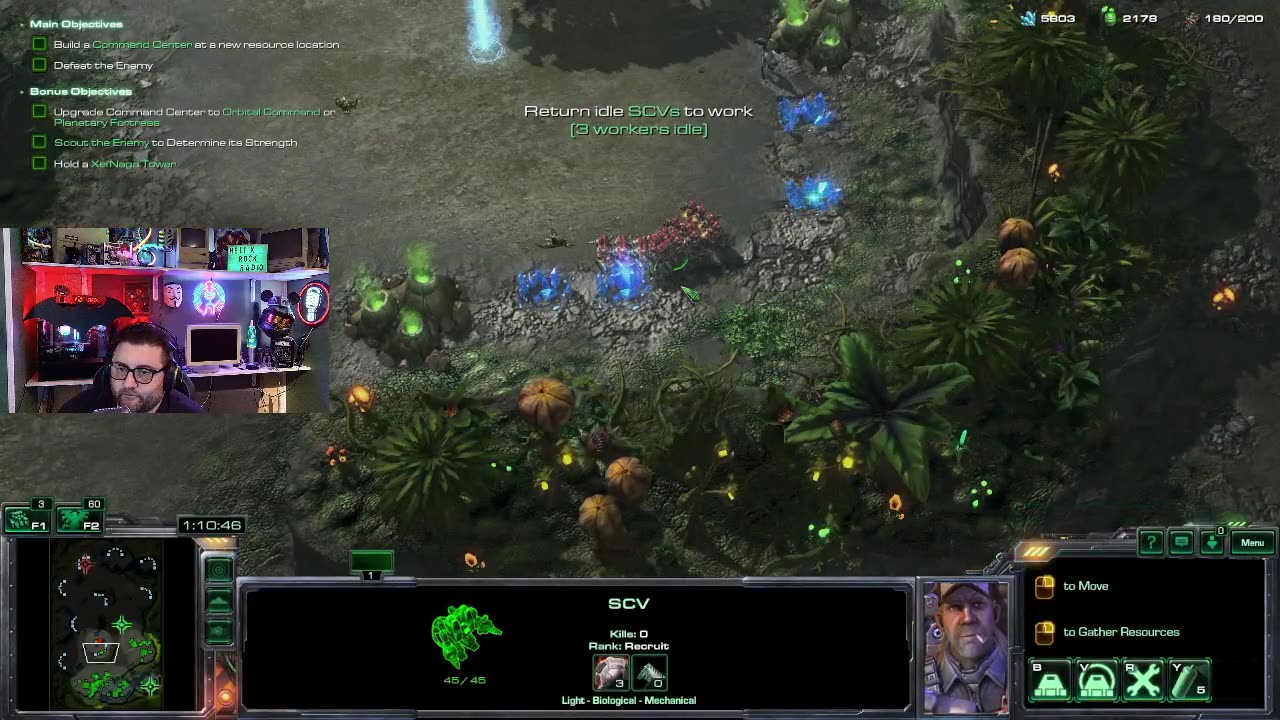
Task: Collapse the Bonus Objectives section
Action: (22, 91)
